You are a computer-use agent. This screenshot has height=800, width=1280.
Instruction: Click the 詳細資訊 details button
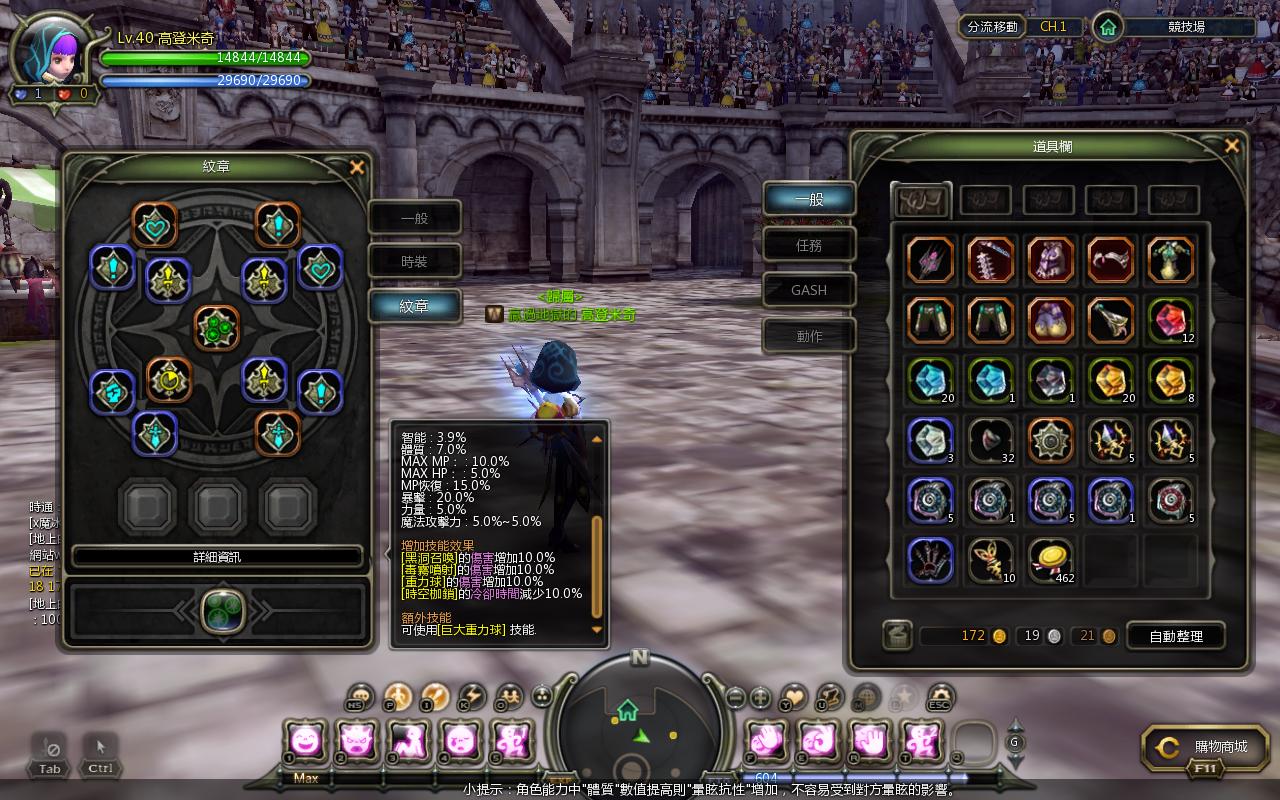point(217,557)
